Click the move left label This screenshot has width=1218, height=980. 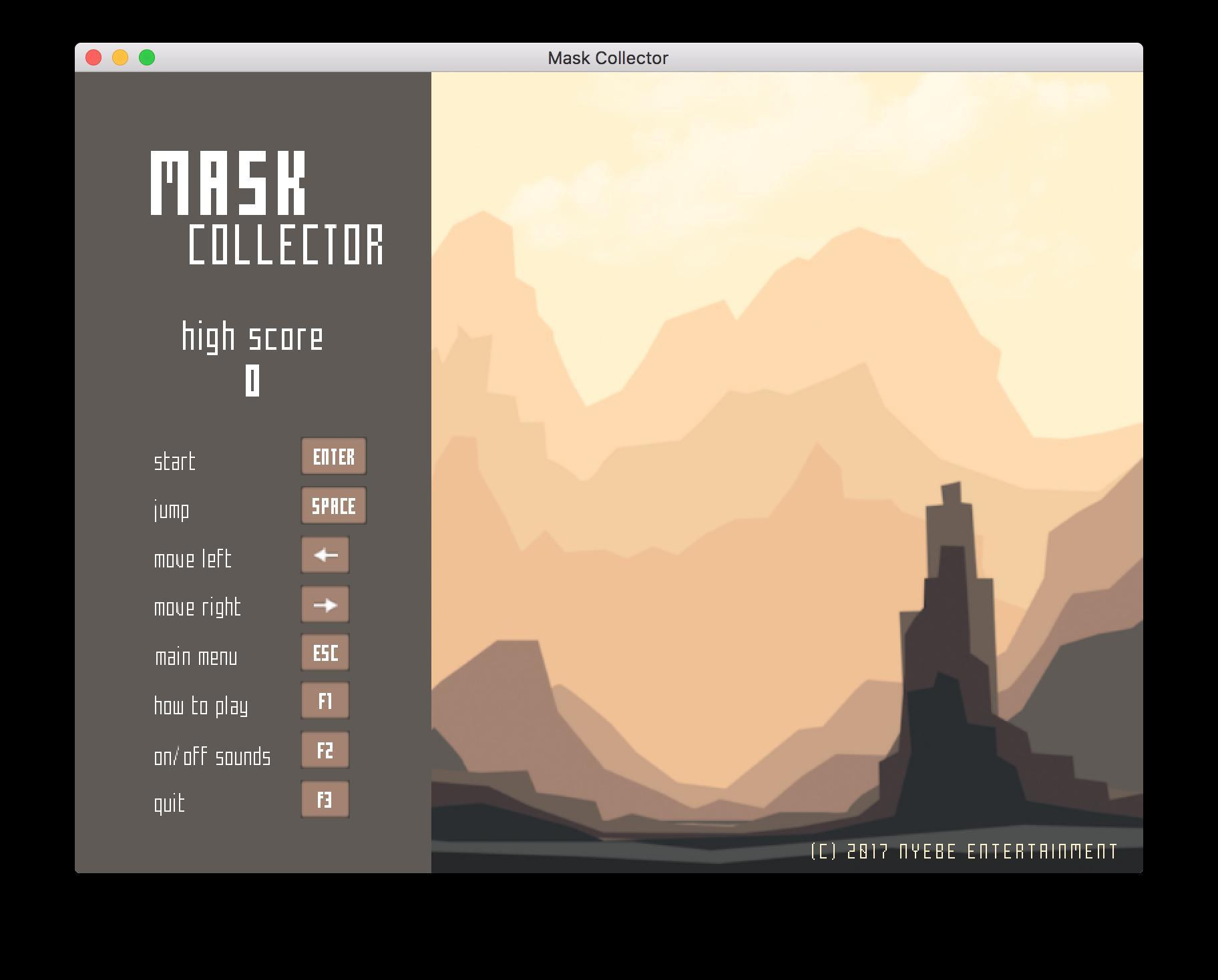[192, 559]
